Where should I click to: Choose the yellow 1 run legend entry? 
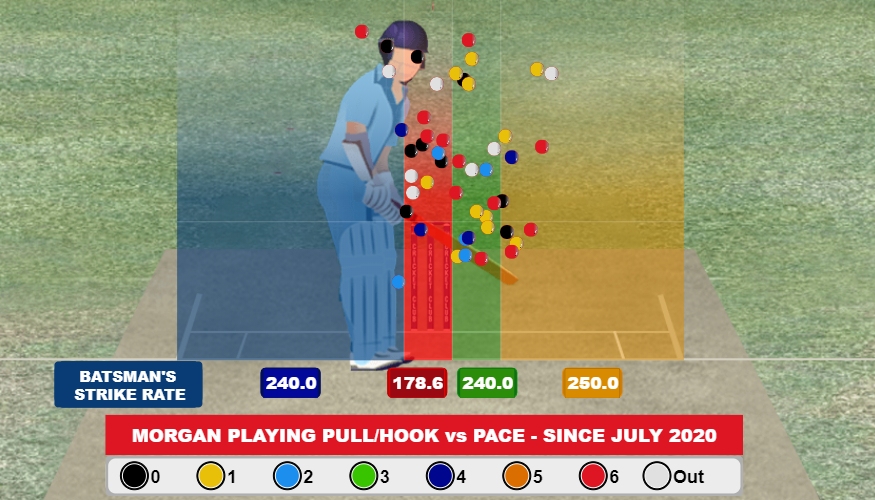pos(211,476)
